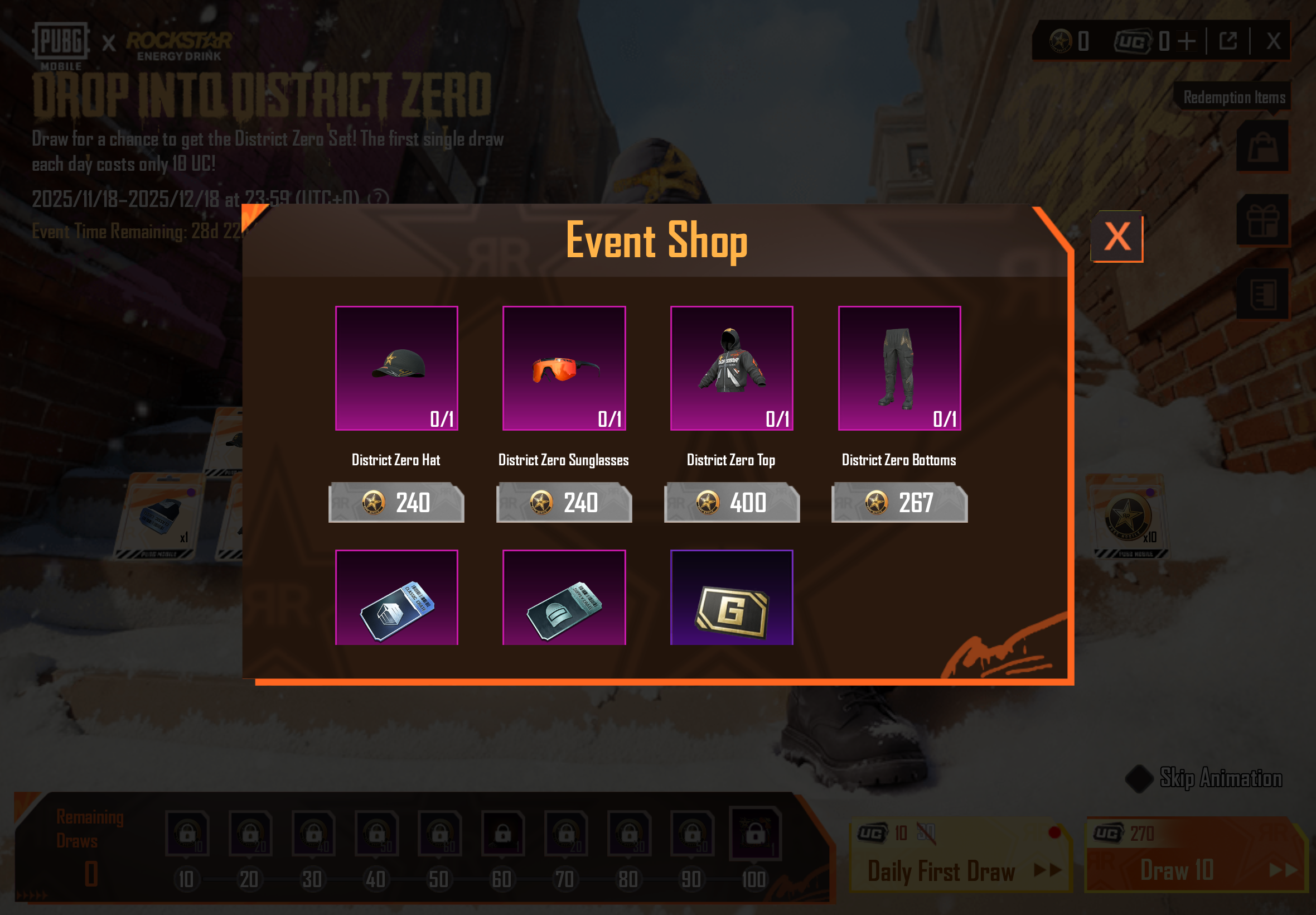Viewport: 1316px width, 915px height.
Task: Choose the Supply Crate coupon item
Action: [x=564, y=598]
